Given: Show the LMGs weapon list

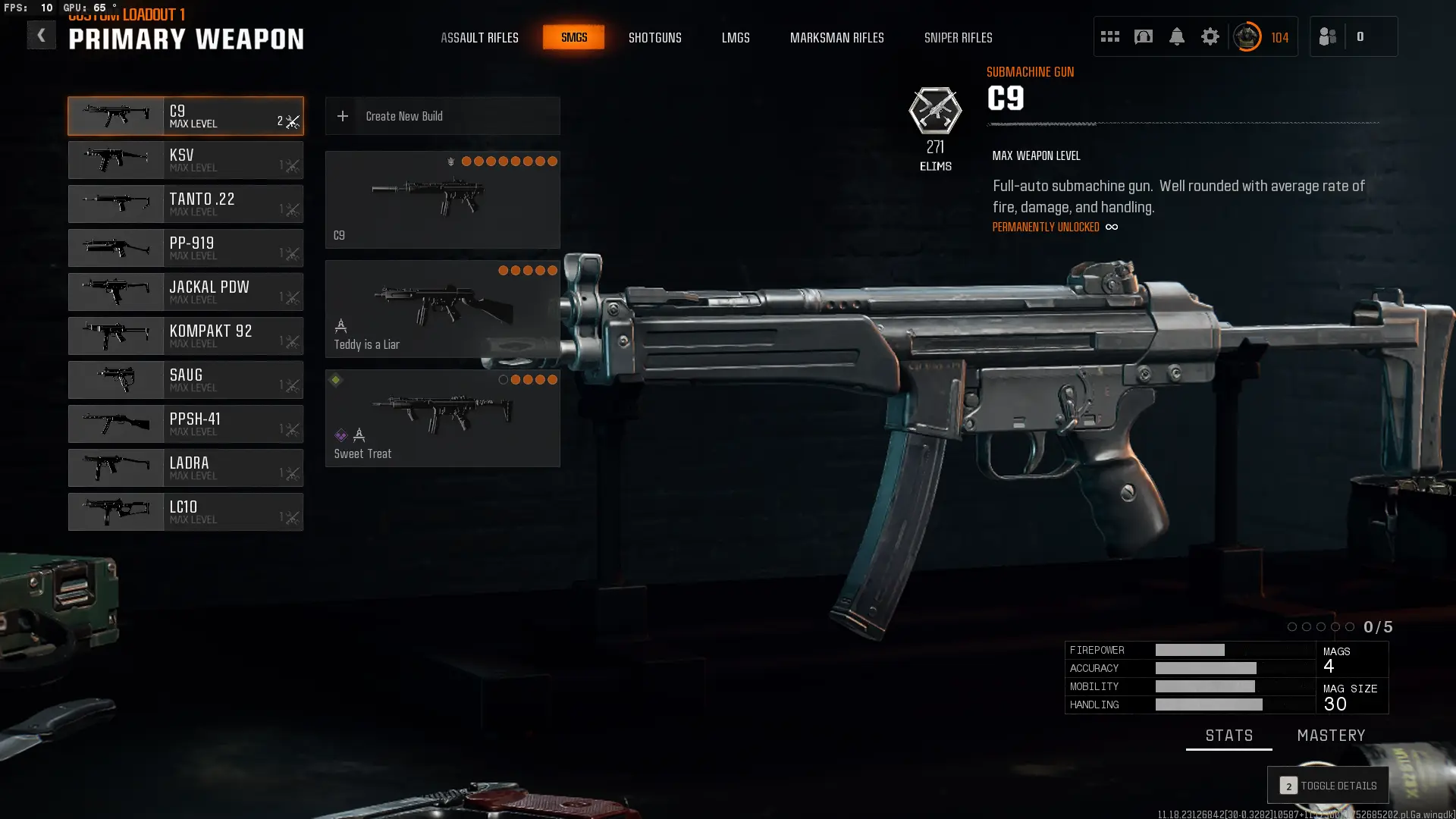Looking at the screenshot, I should [x=735, y=37].
